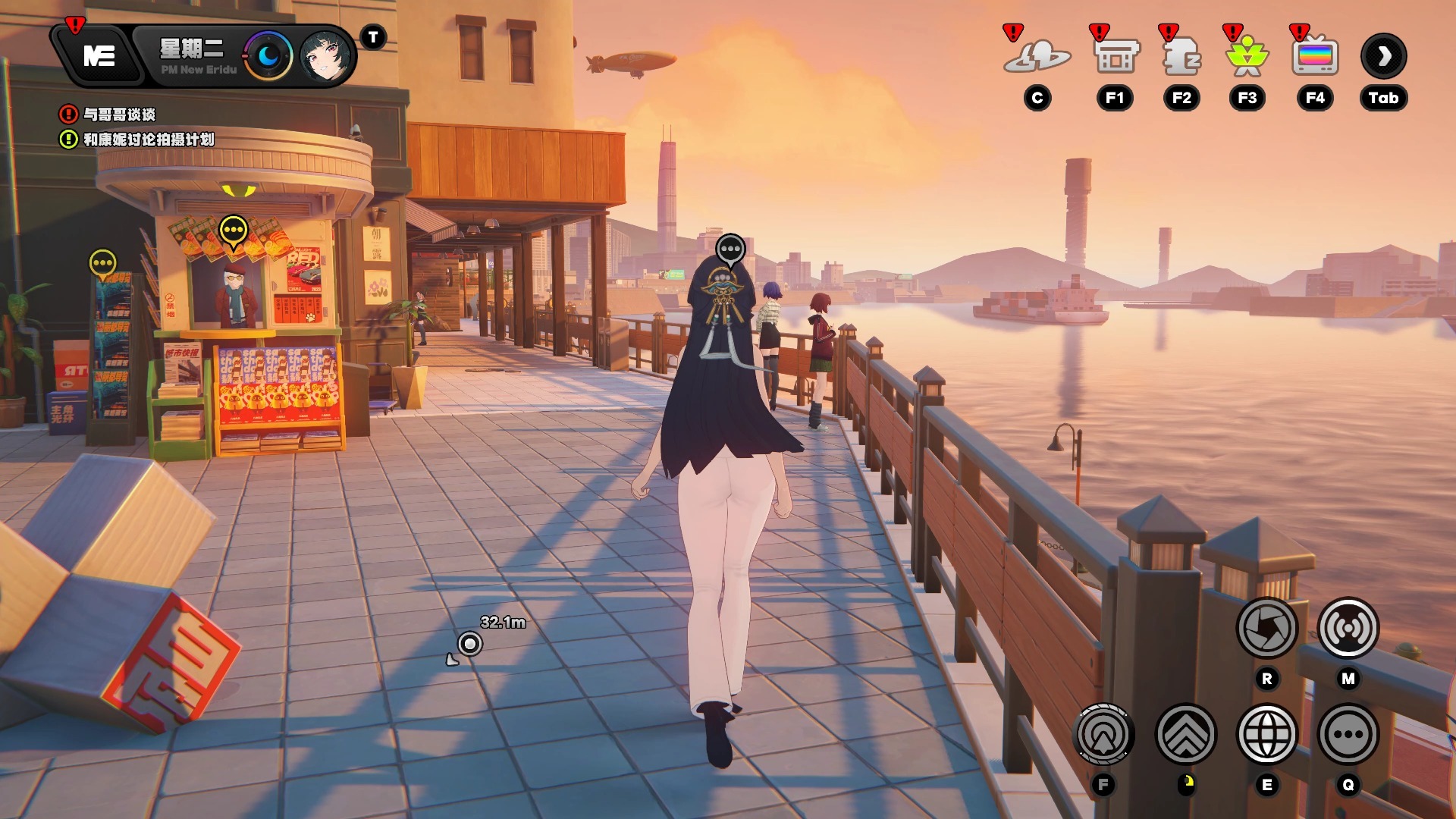
Task: Click the broadcast signal icon
Action: coord(1348,628)
